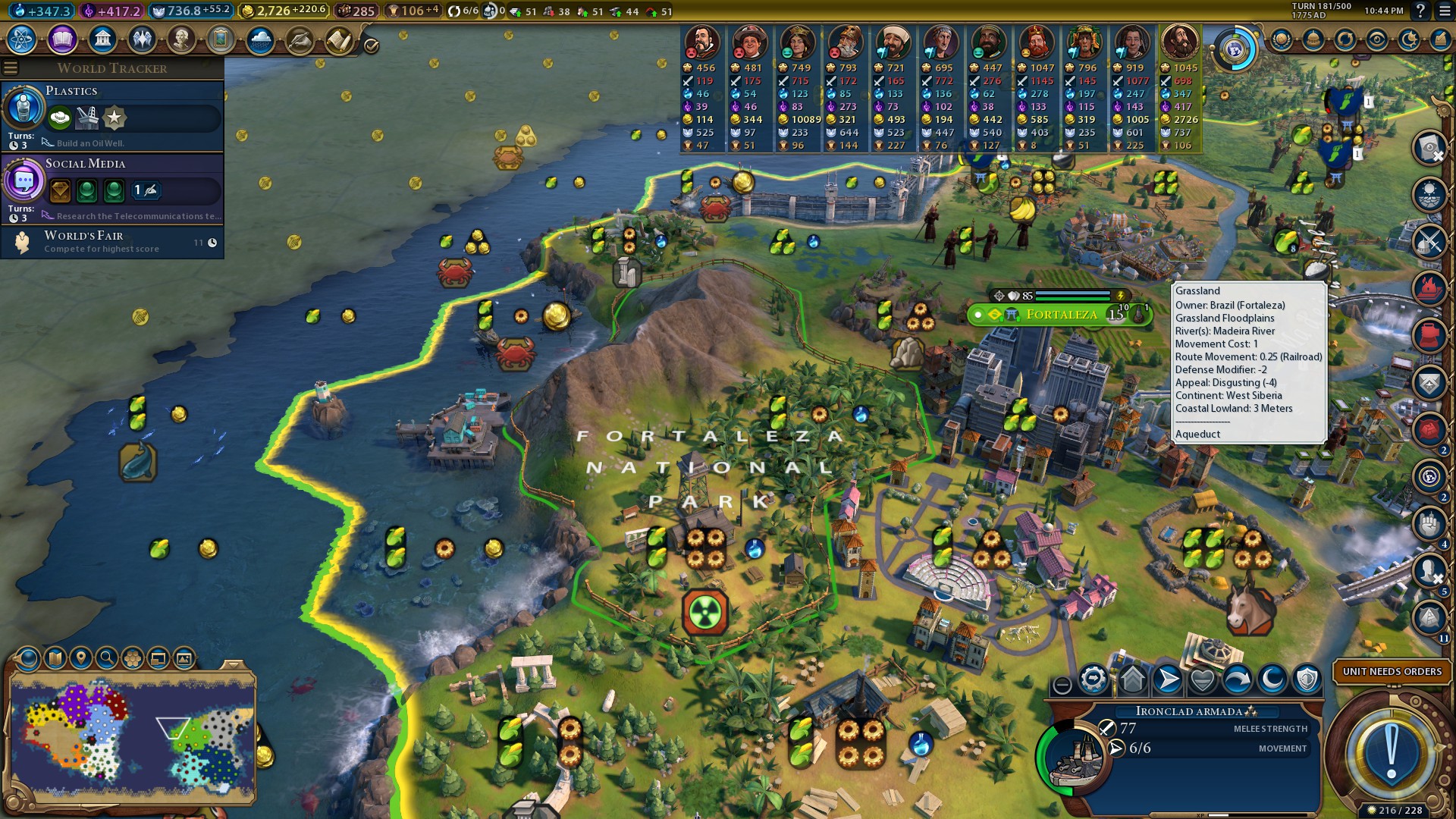Collapse the World Tracker with the hamburger icon
1456x819 pixels.
coord(11,67)
